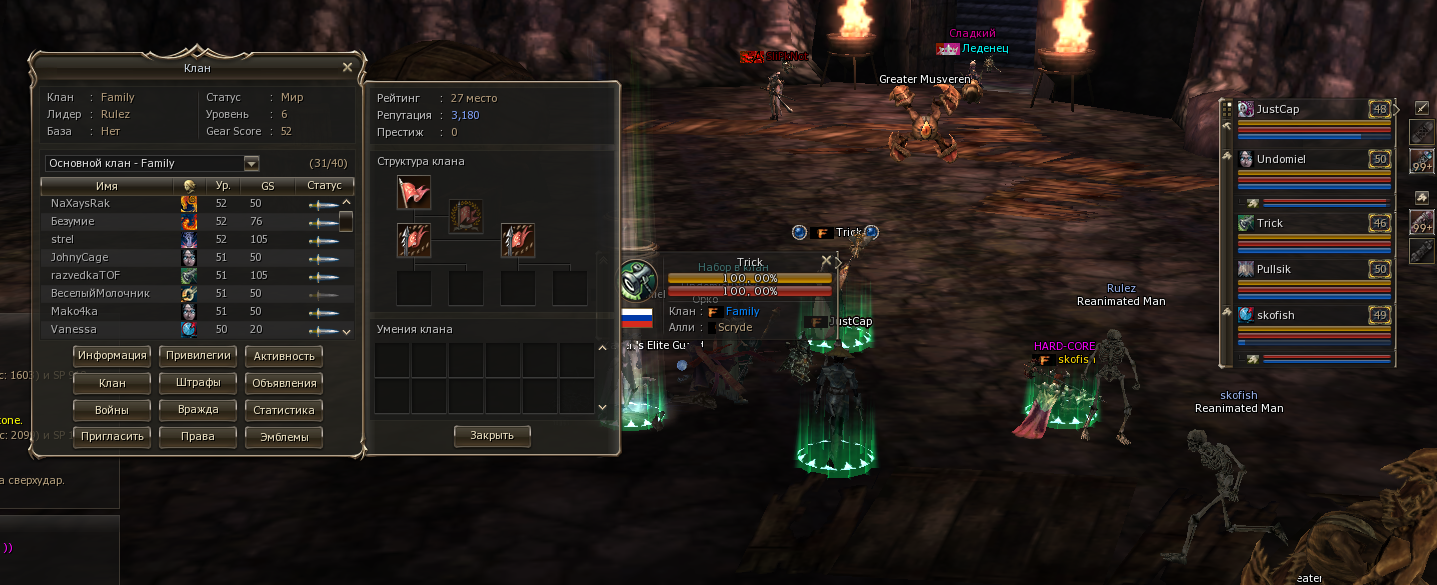
Task: Sort member list by GS column
Action: (268, 186)
